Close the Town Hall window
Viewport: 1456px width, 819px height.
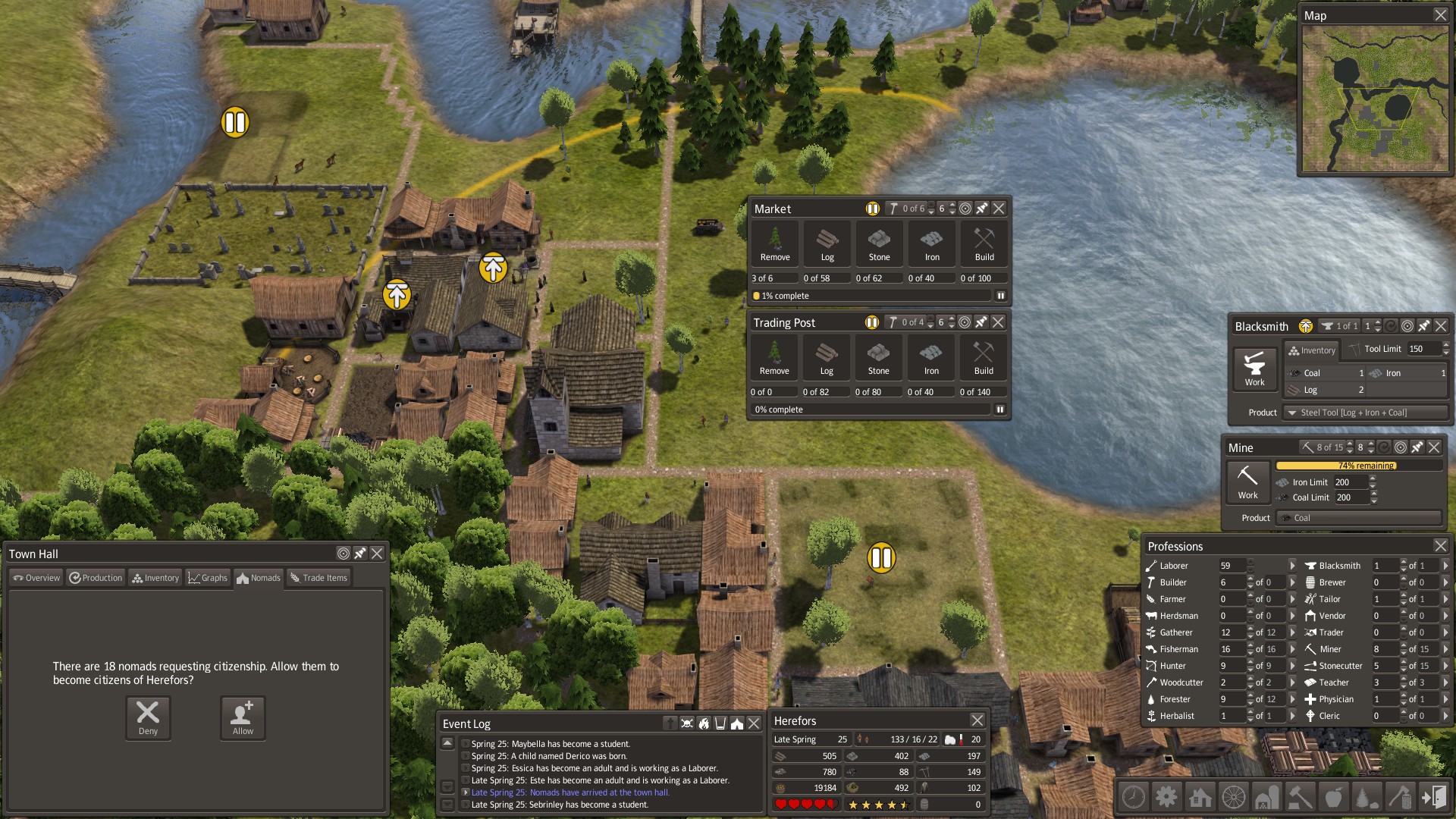377,554
